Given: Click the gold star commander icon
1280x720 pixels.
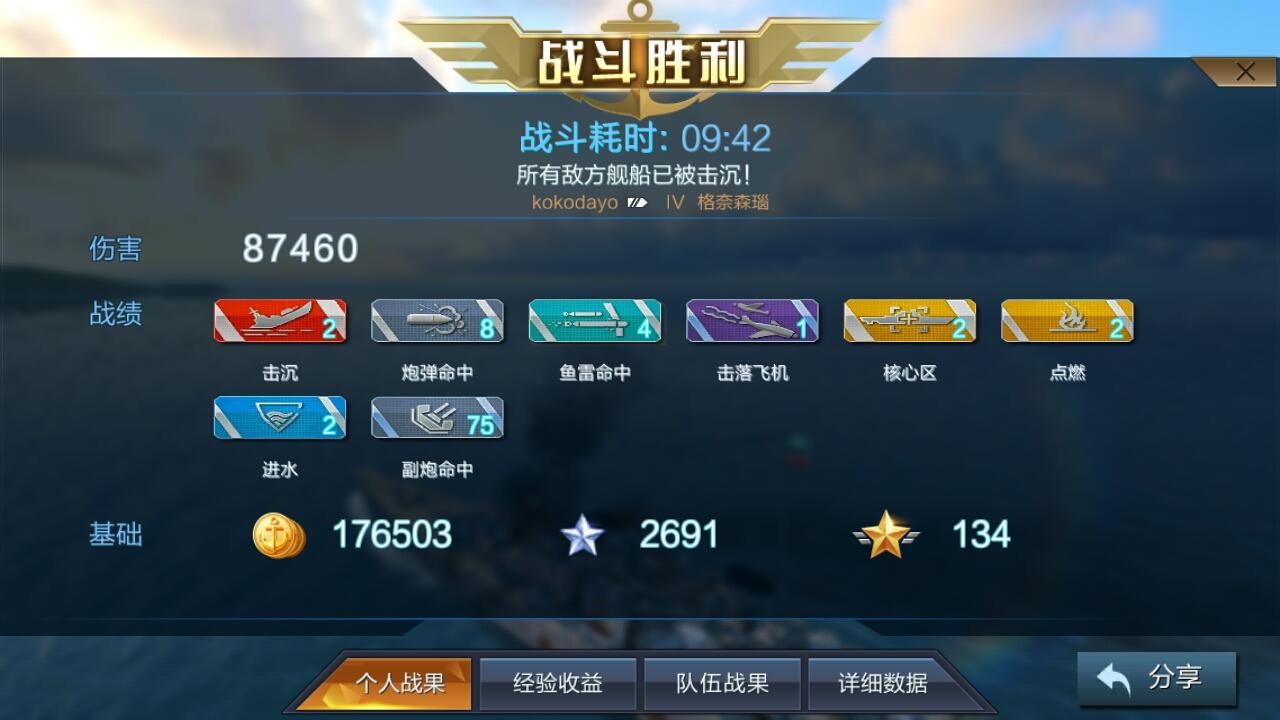Looking at the screenshot, I should 888,534.
